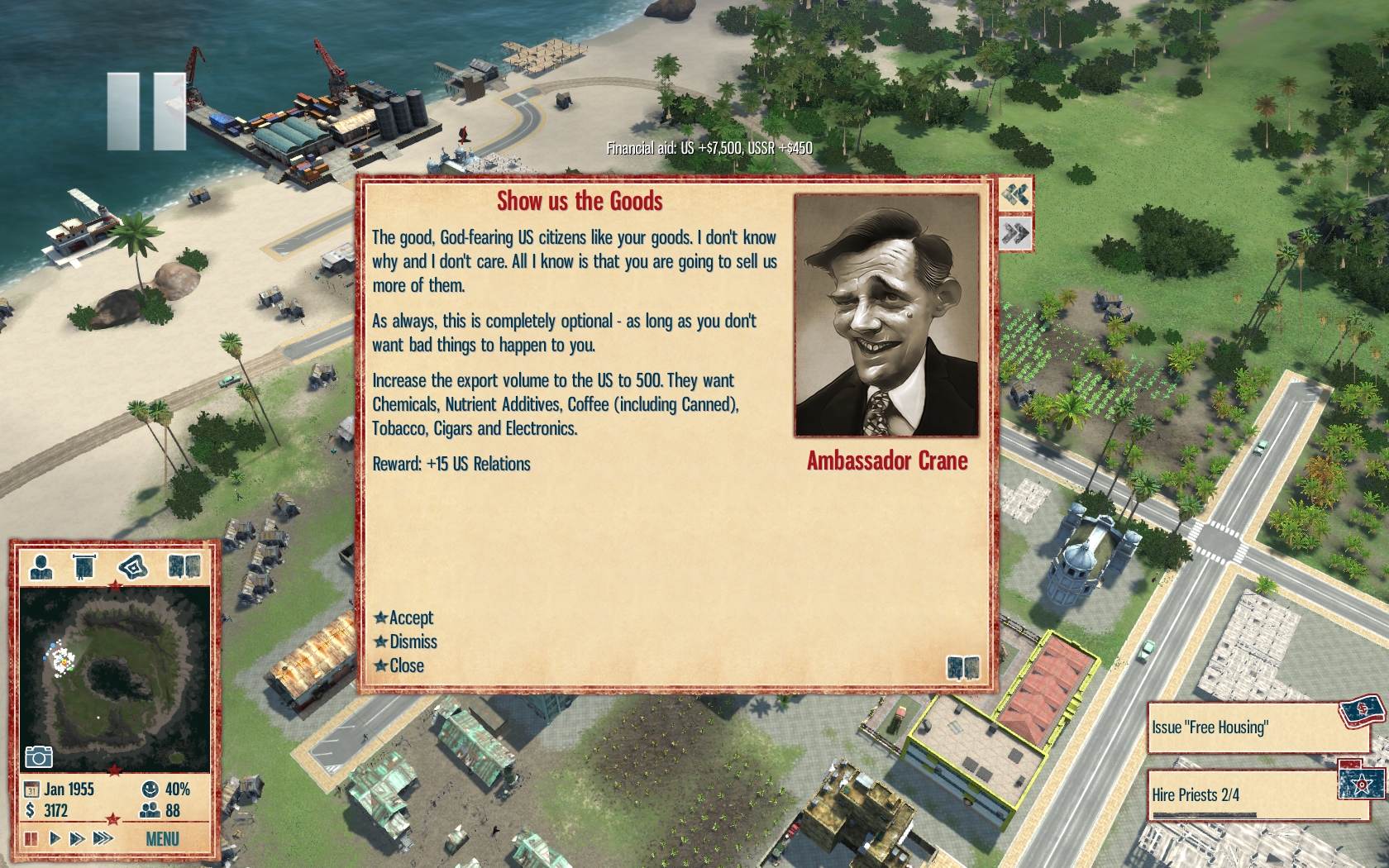Open the island overlay icon above minimap
Image resolution: width=1389 pixels, height=868 pixels.
133,566
